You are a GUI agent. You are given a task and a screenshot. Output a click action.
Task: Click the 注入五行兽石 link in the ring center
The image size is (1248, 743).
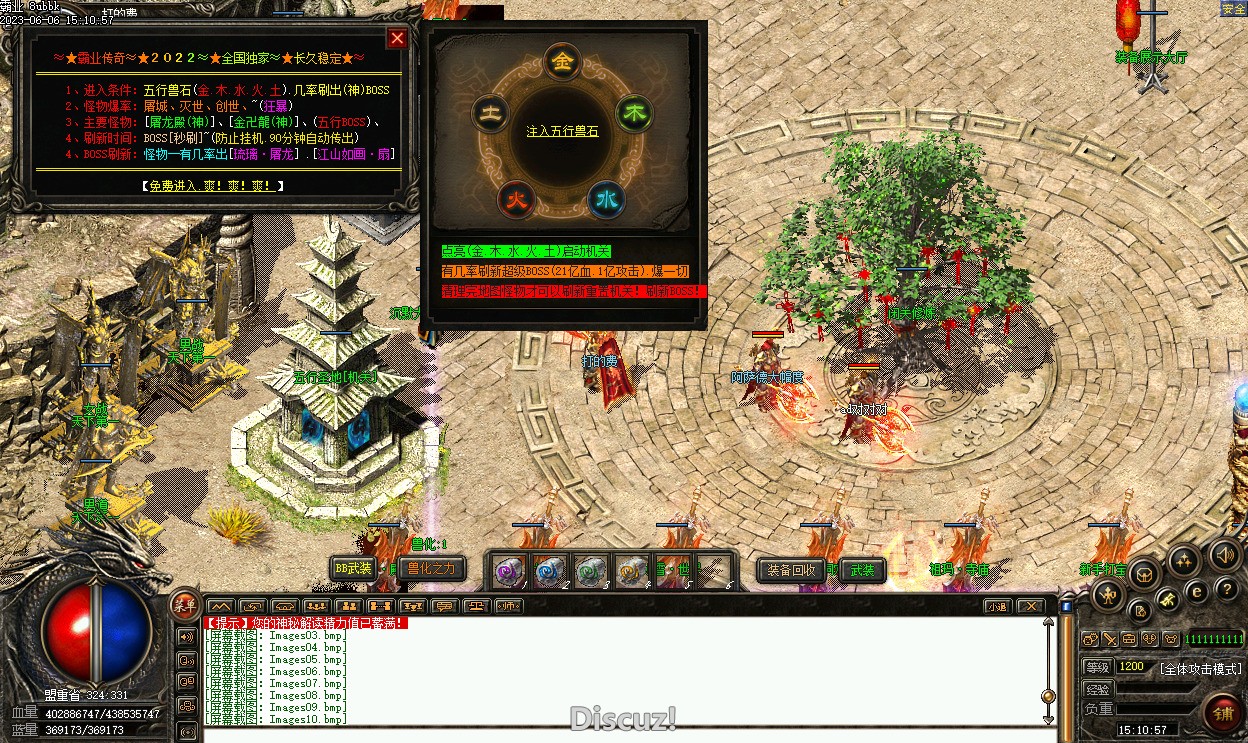[x=563, y=132]
